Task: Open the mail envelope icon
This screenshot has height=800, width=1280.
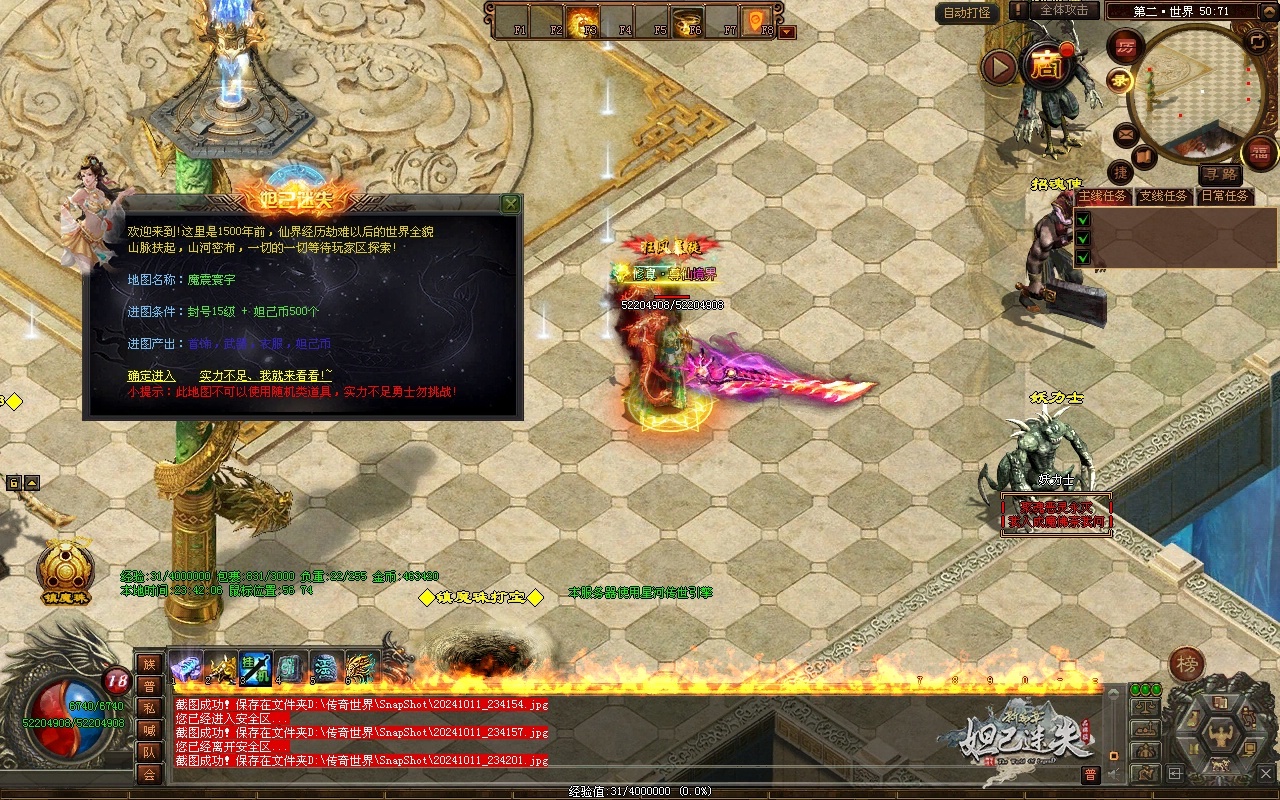Action: coord(1125,133)
